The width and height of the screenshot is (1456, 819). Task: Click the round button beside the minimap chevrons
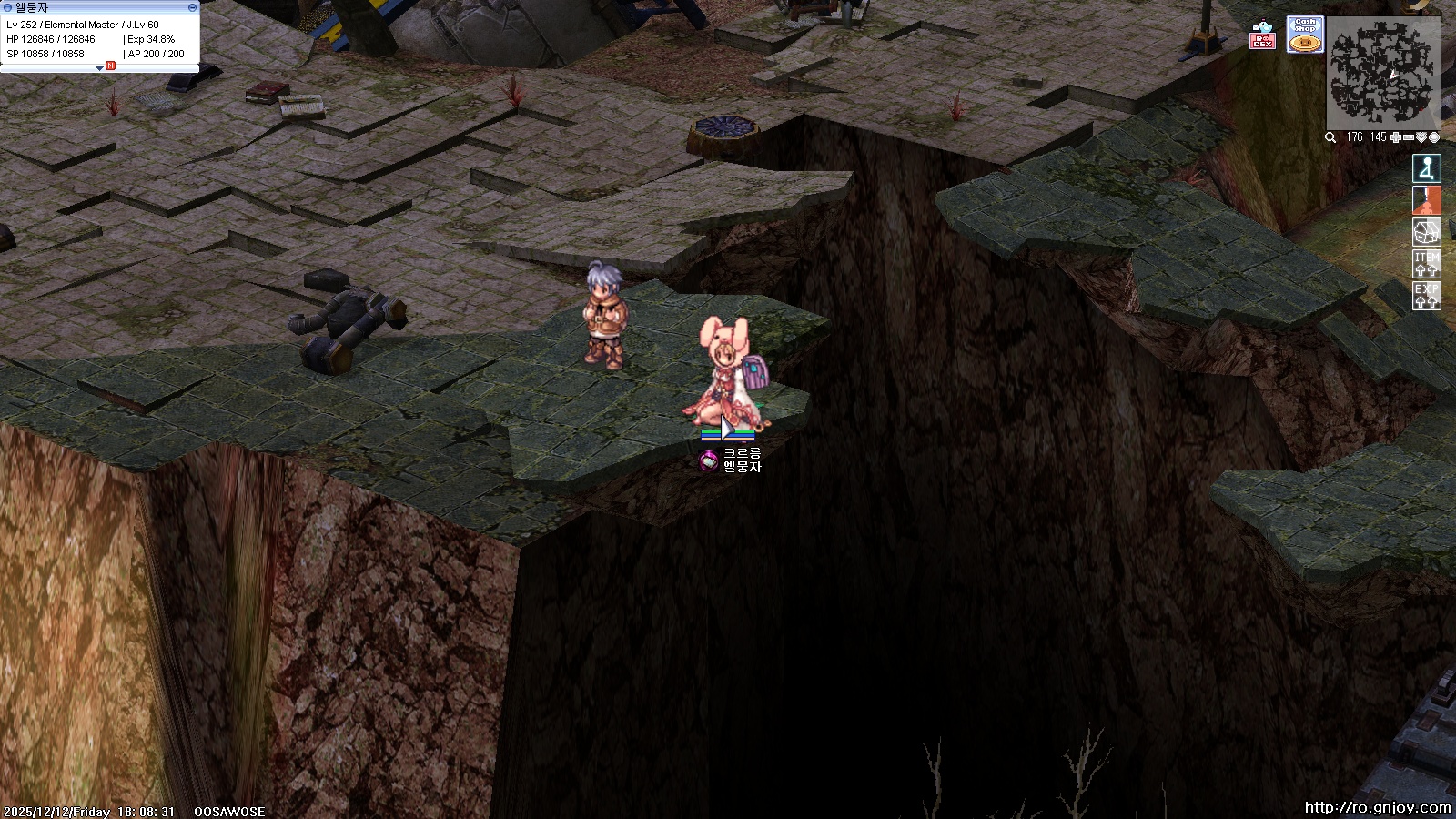tap(1434, 137)
